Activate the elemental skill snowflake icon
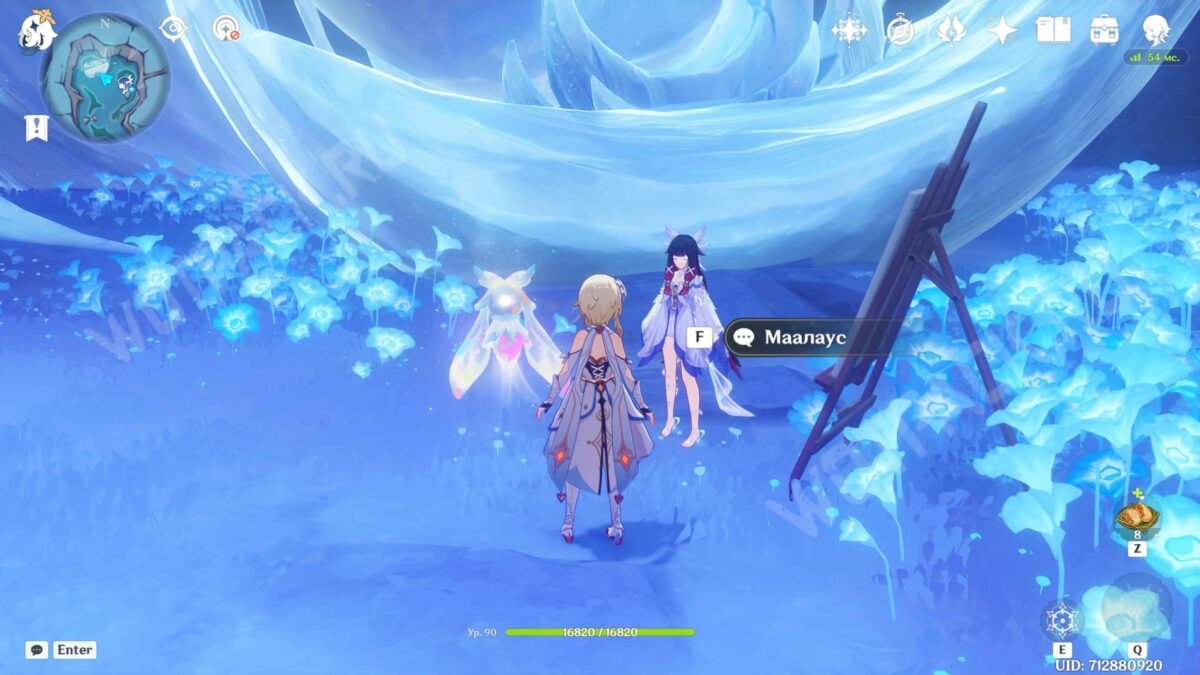This screenshot has width=1200, height=675. tap(1061, 621)
